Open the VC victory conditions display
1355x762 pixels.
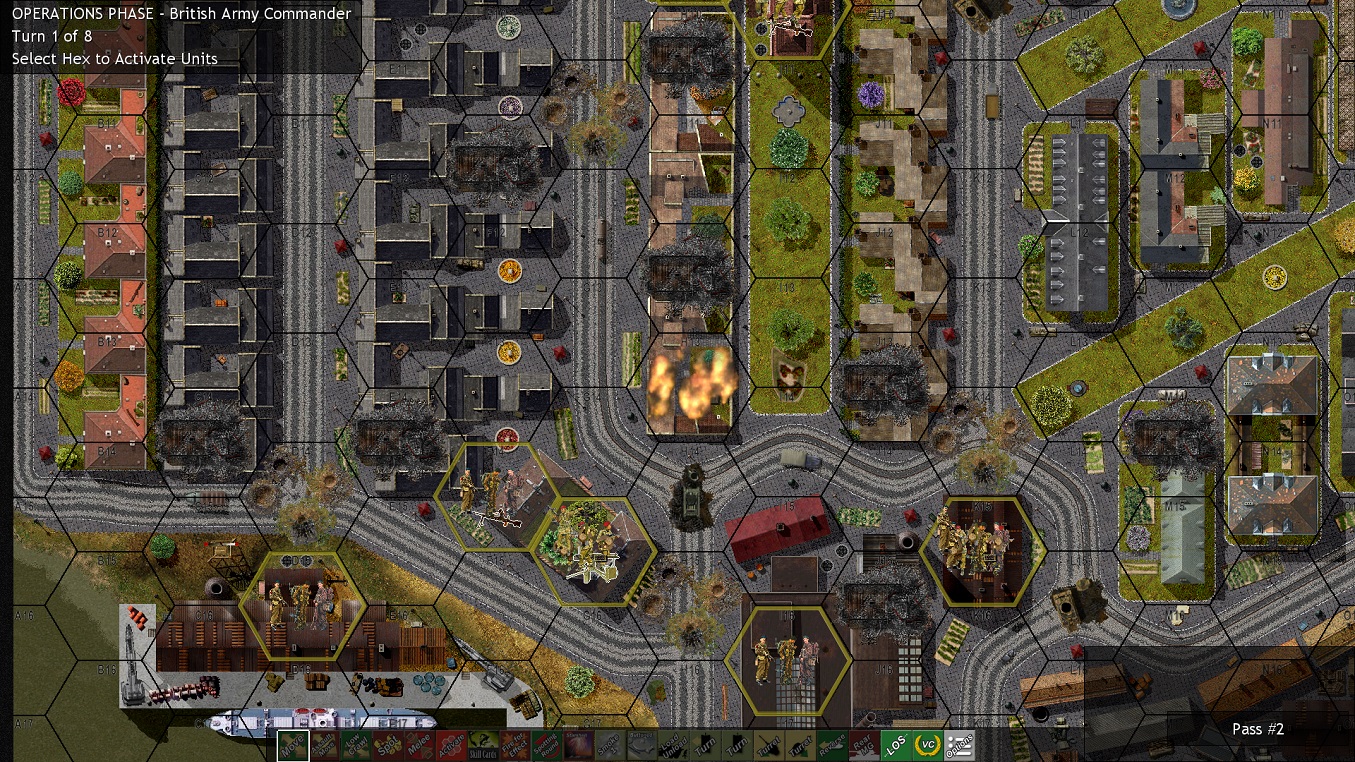928,744
